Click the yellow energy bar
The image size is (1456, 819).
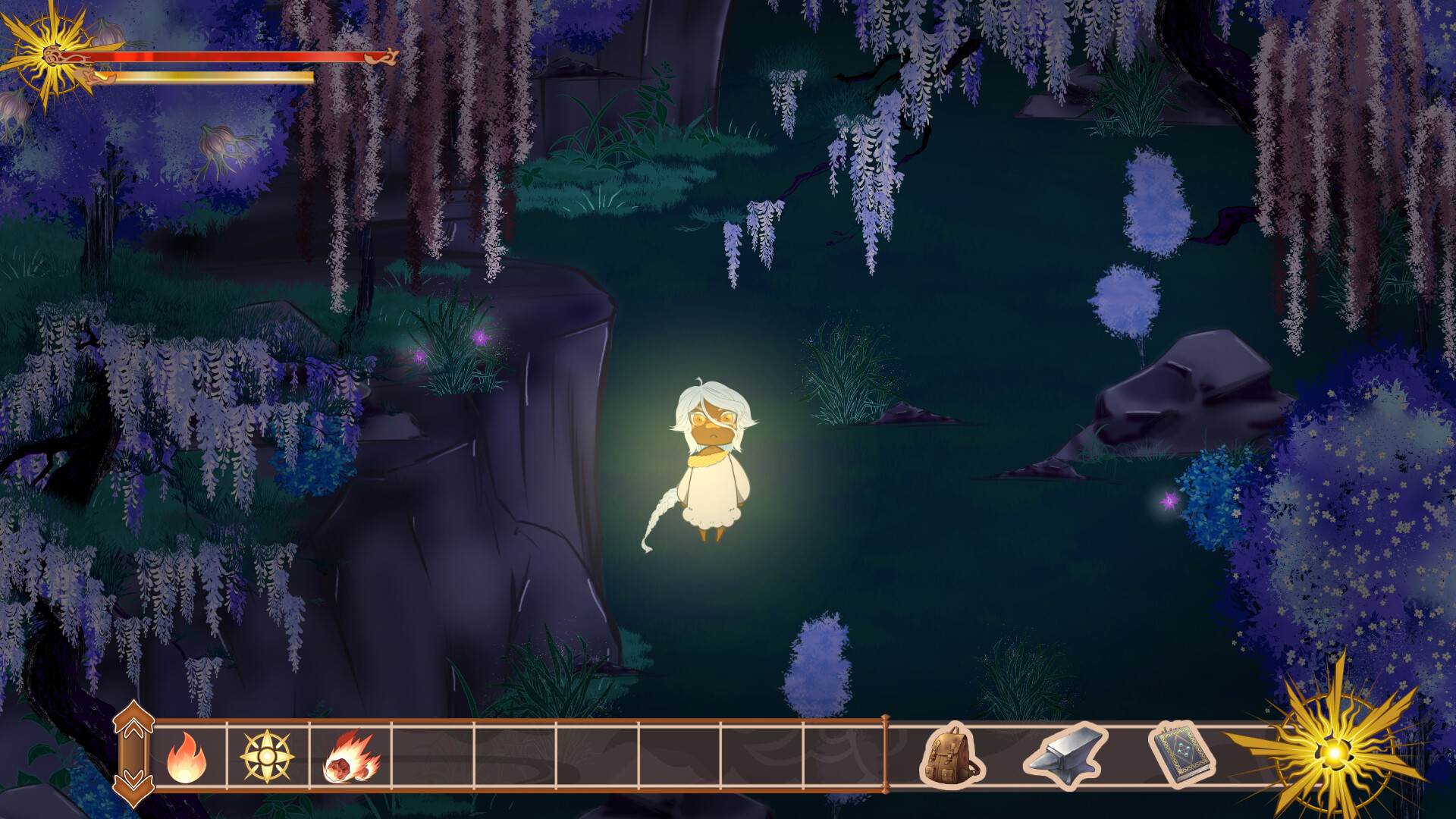pos(212,76)
